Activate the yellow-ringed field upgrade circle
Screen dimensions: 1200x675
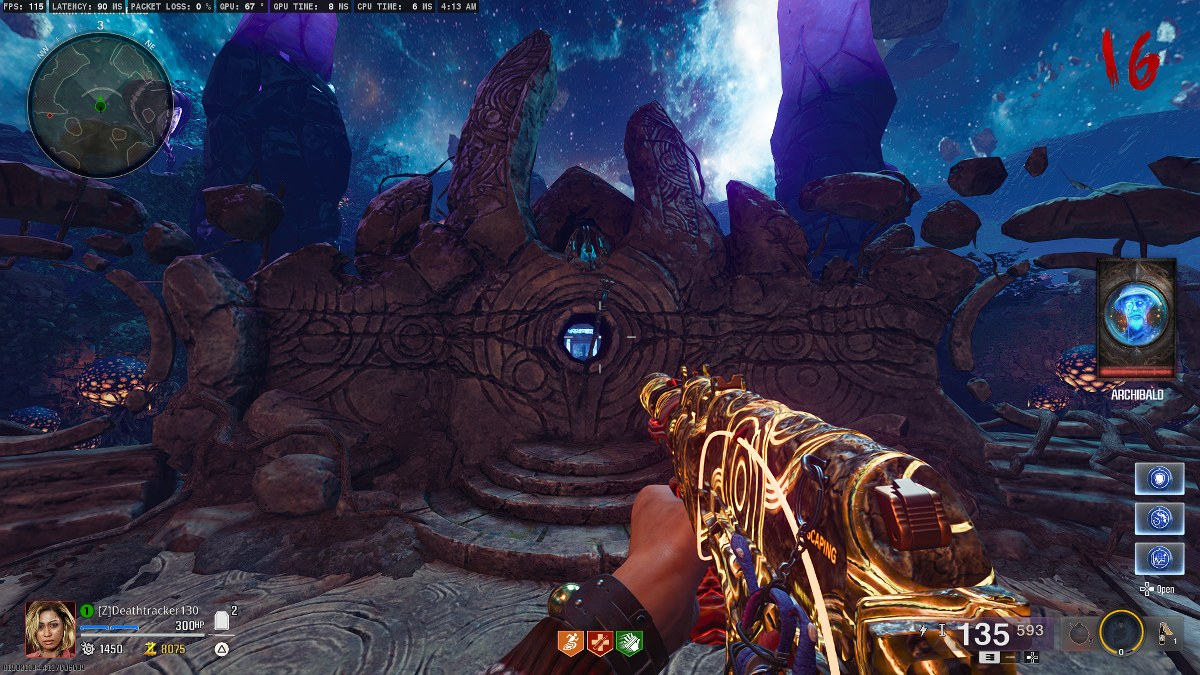(x=1121, y=631)
